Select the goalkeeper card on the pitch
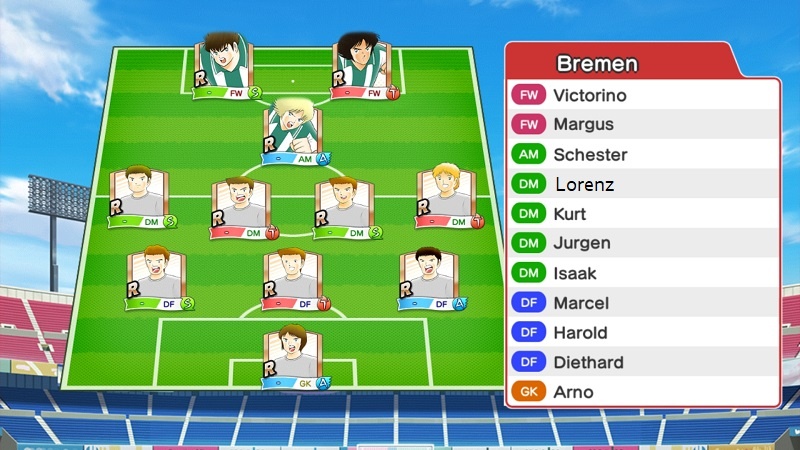 coord(293,355)
